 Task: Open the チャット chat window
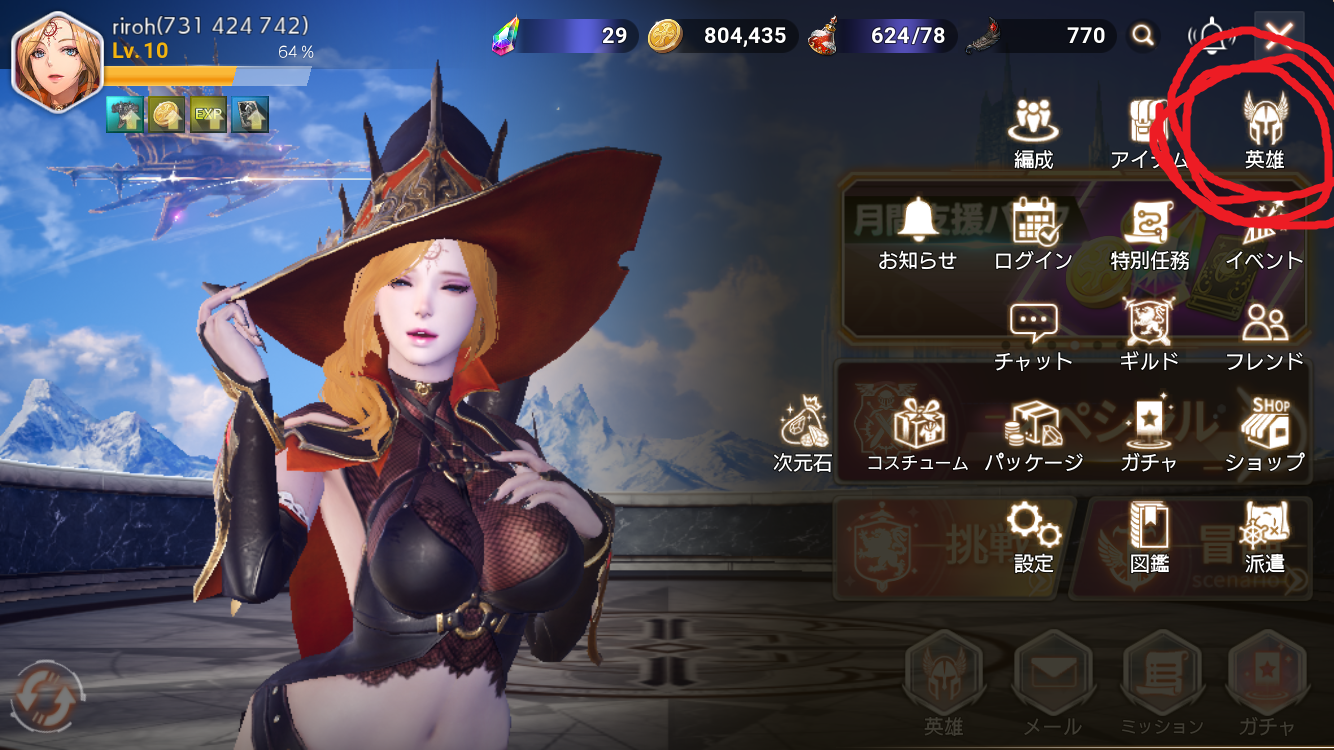click(x=1033, y=334)
